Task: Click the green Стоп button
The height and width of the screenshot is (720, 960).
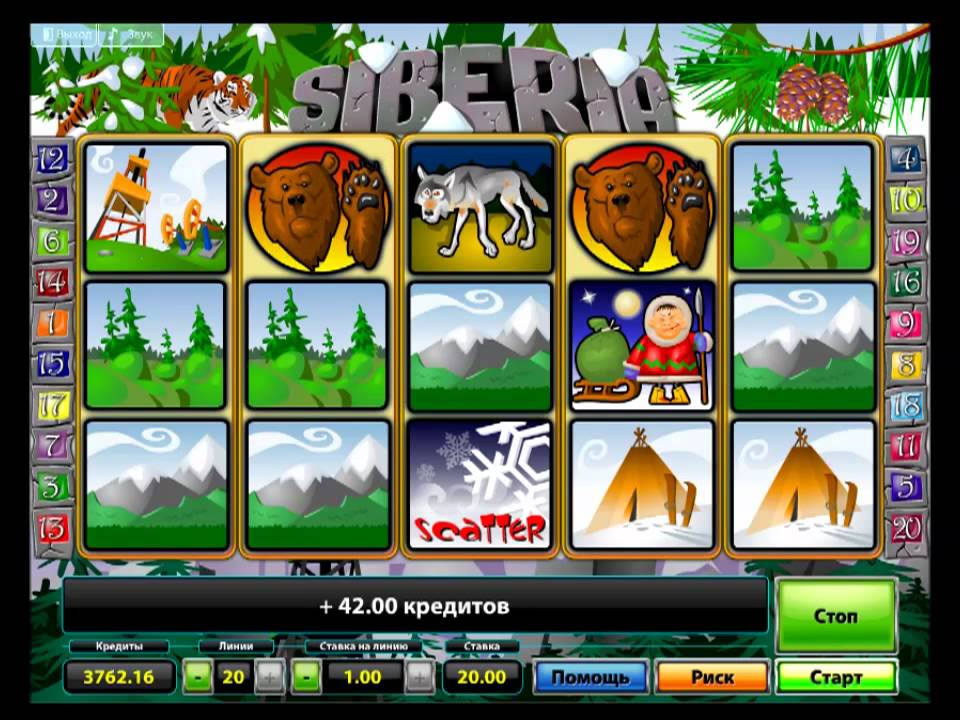Action: click(835, 617)
